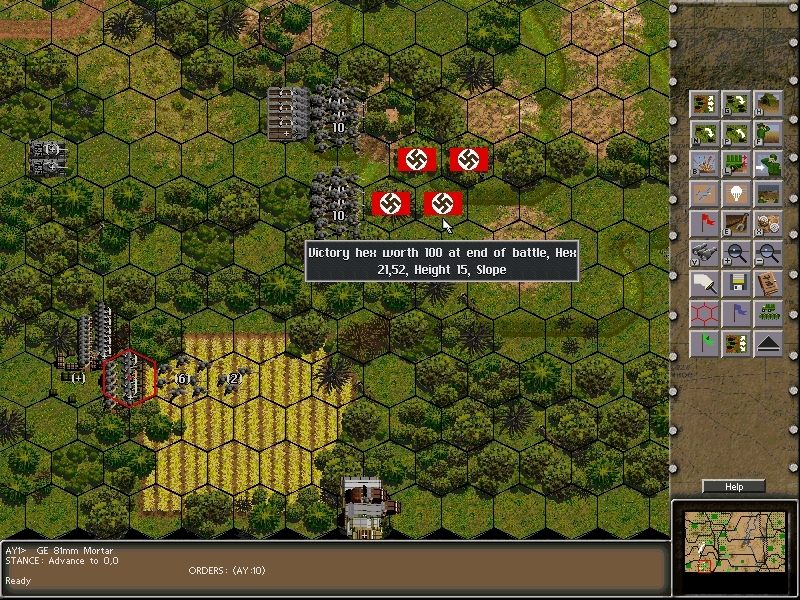Select the mortar unit in red hex
The width and height of the screenshot is (800, 600).
[x=128, y=376]
